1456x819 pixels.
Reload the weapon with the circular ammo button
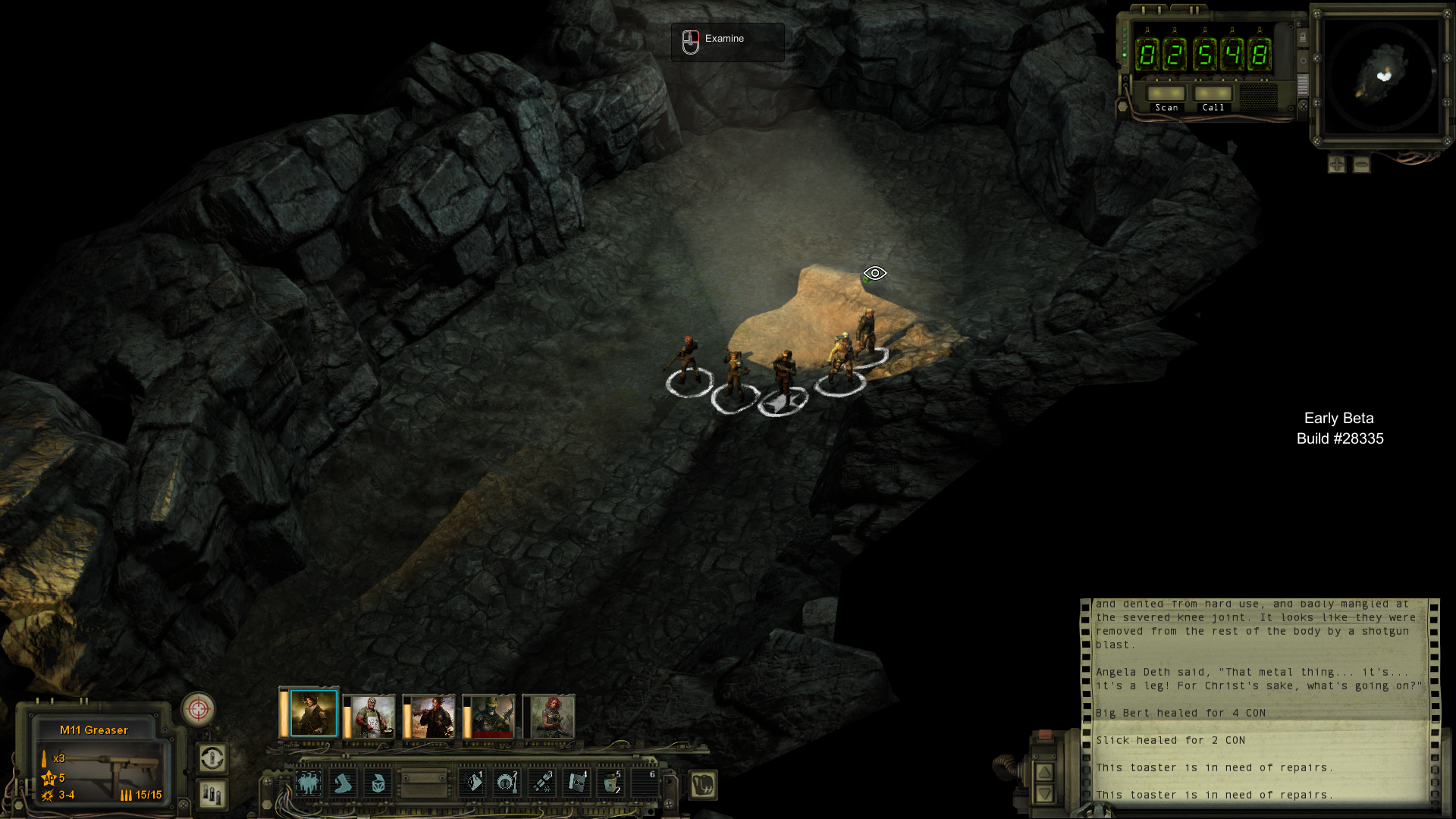click(x=212, y=758)
